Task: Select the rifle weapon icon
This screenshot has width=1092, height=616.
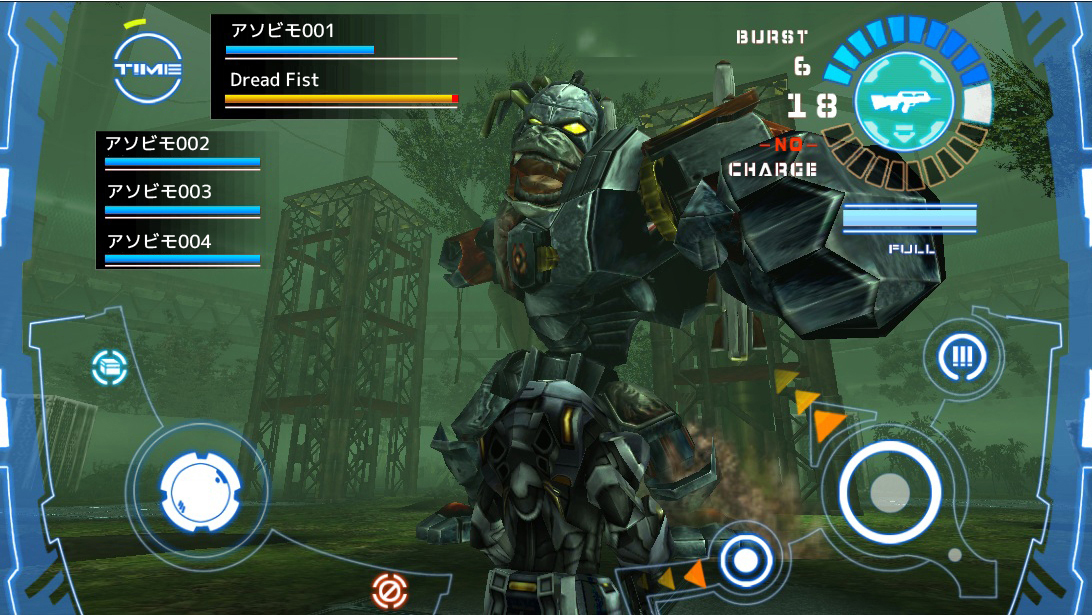Action: click(x=904, y=101)
